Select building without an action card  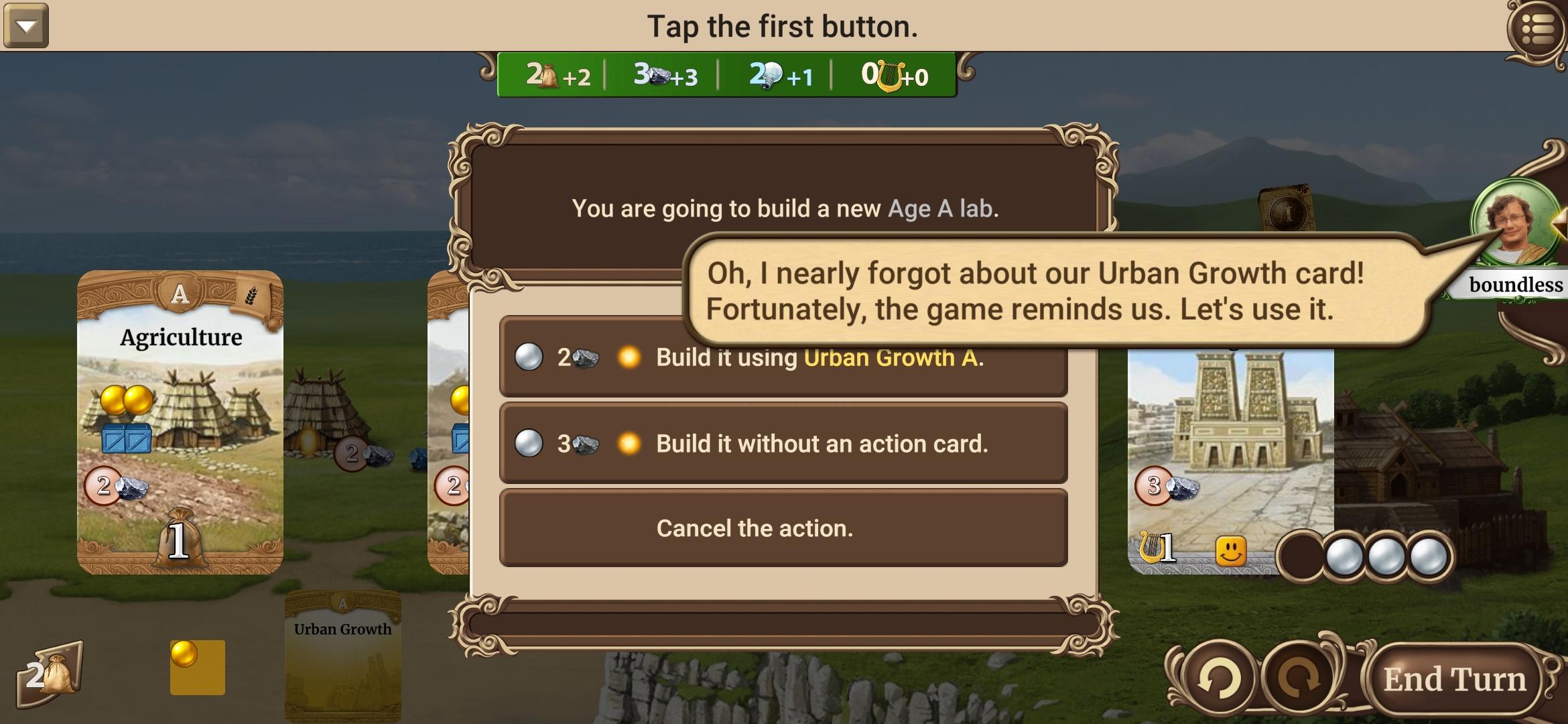click(784, 443)
